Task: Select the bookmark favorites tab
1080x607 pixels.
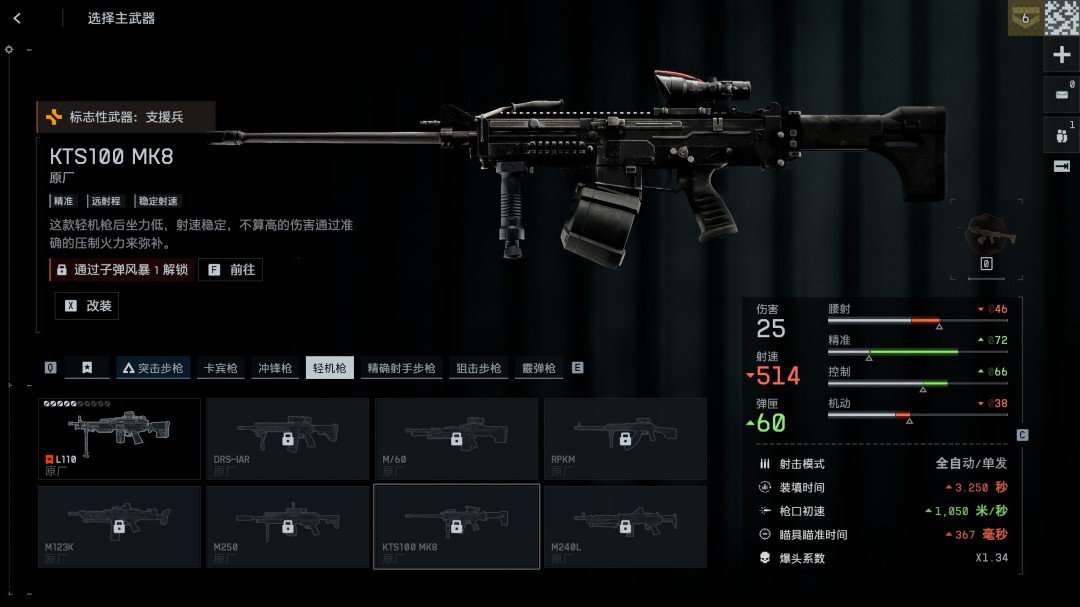Action: [87, 368]
